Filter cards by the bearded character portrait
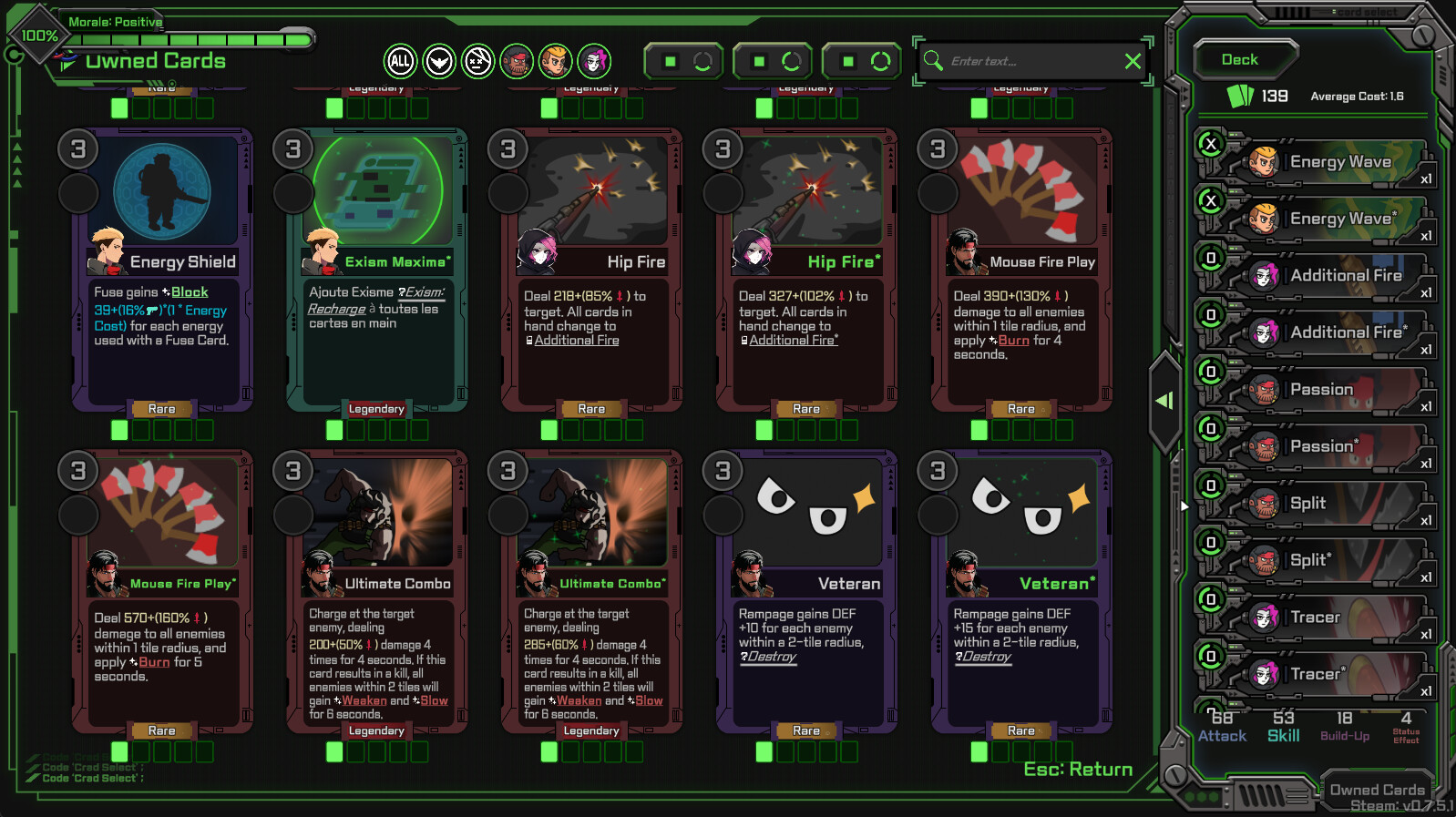This screenshot has height=817, width=1456. click(517, 61)
